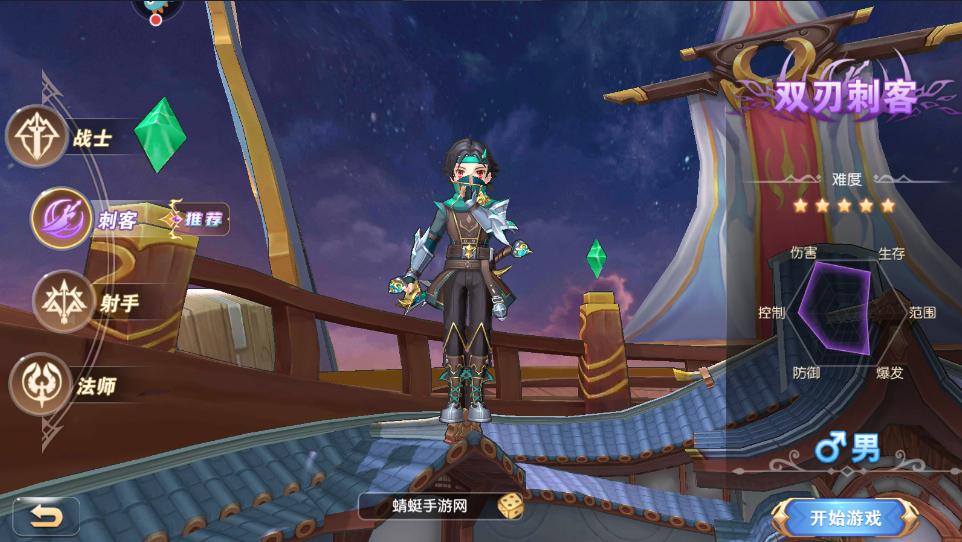This screenshot has height=542, width=962.
Task: Pick the 射手 archer class
Action: 64,301
